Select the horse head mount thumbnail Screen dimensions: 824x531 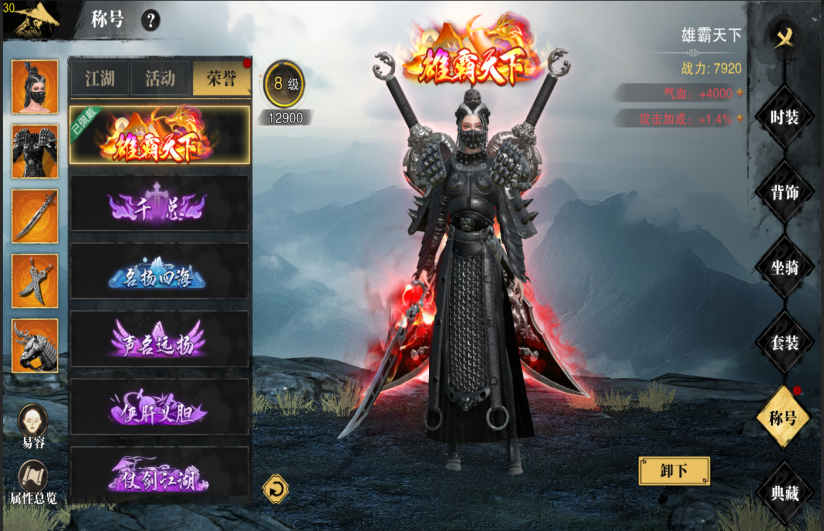point(34,345)
